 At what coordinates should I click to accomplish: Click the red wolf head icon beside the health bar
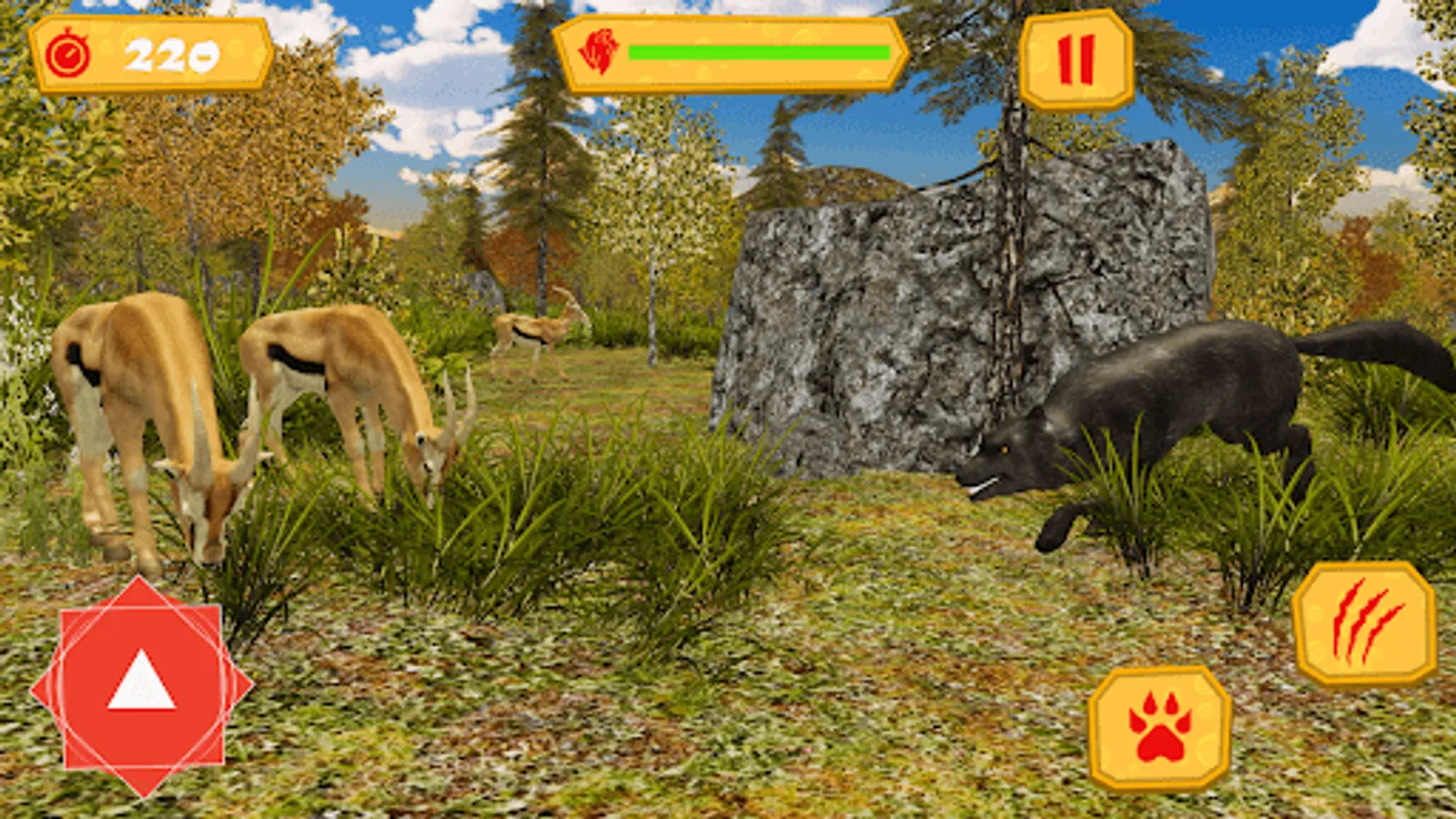coord(600,50)
